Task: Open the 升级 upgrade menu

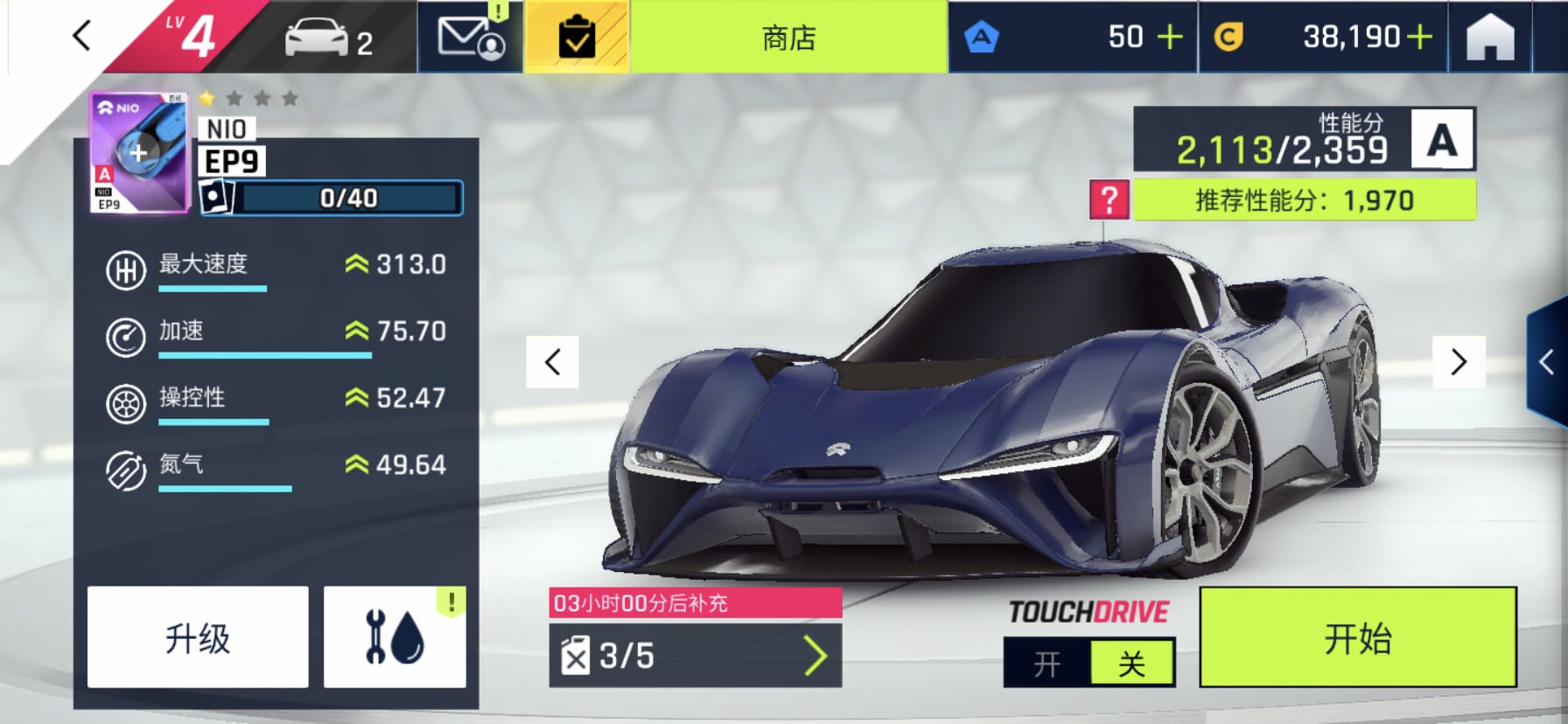Action: (198, 637)
